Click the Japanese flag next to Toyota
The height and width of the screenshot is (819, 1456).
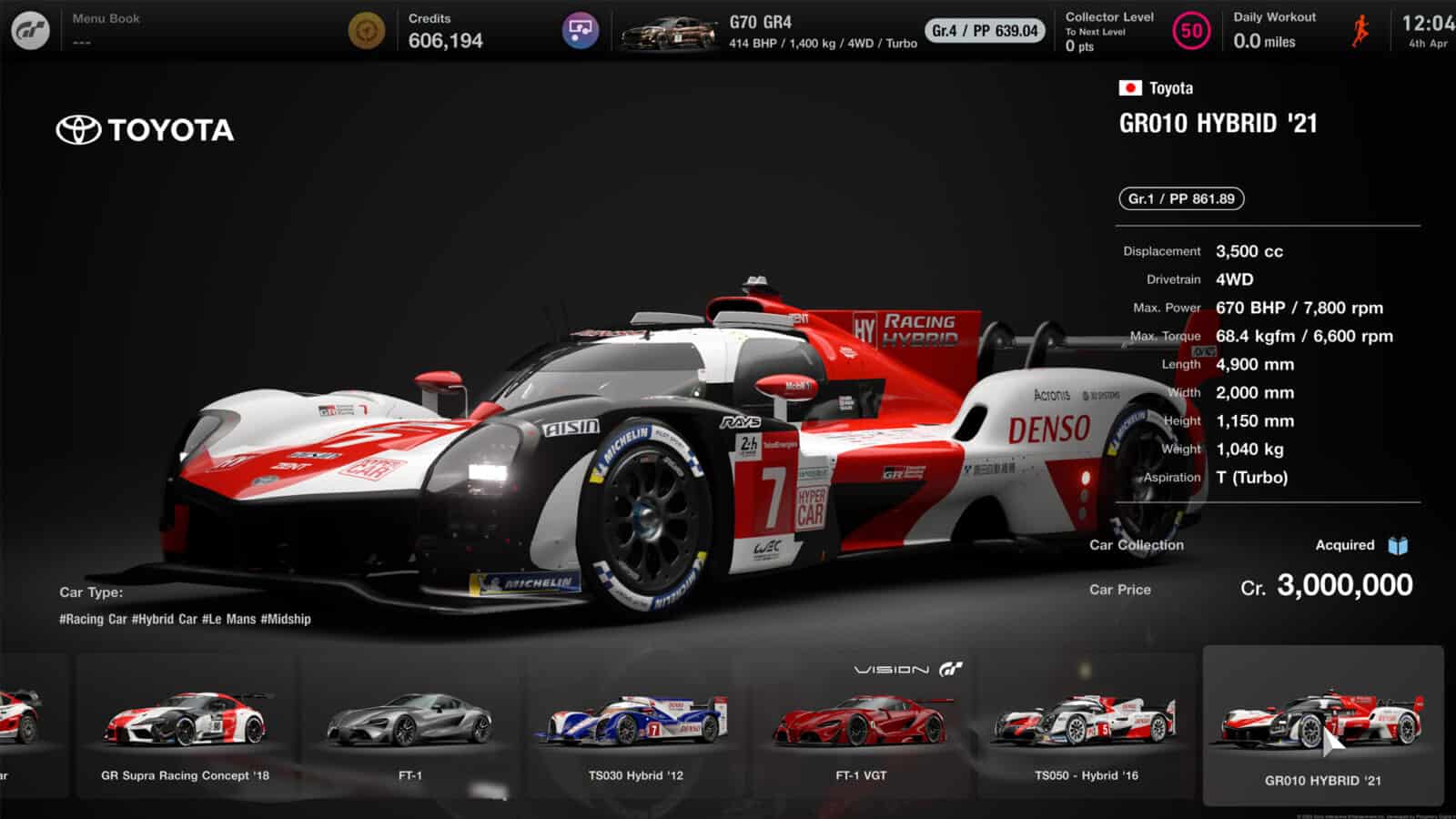point(1131,88)
